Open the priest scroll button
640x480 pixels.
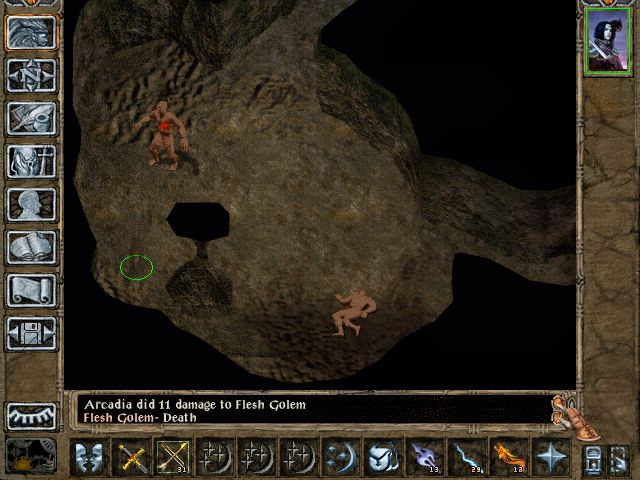click(31, 289)
